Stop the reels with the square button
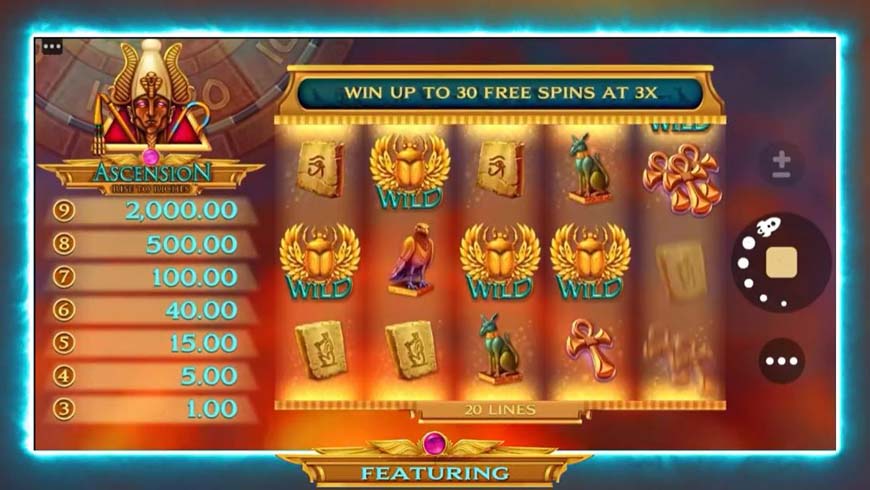The height and width of the screenshot is (490, 870). coord(781,262)
